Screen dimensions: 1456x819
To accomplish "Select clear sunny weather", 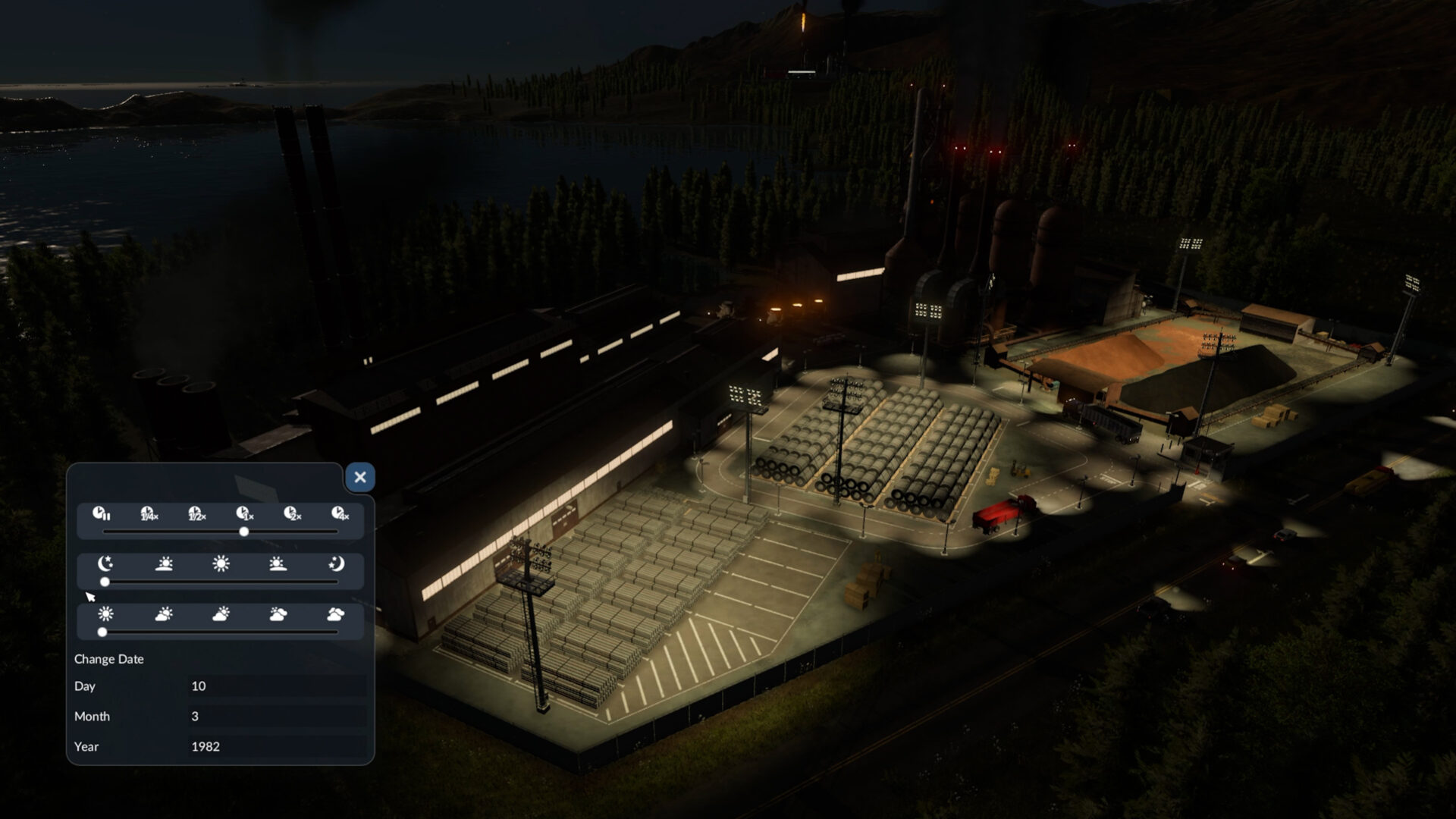I will point(107,615).
